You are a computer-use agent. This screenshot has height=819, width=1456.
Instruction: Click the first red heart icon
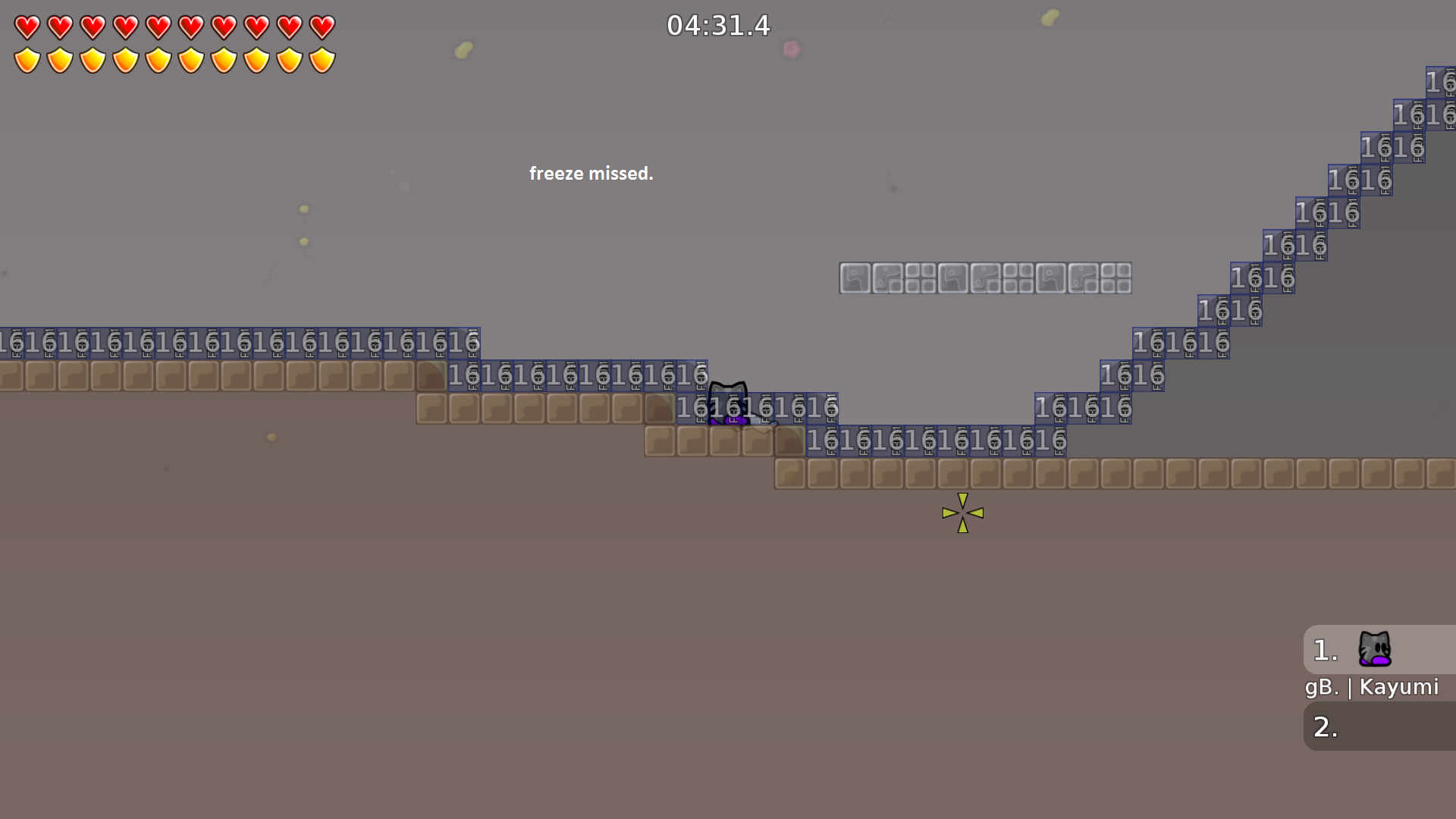27,25
